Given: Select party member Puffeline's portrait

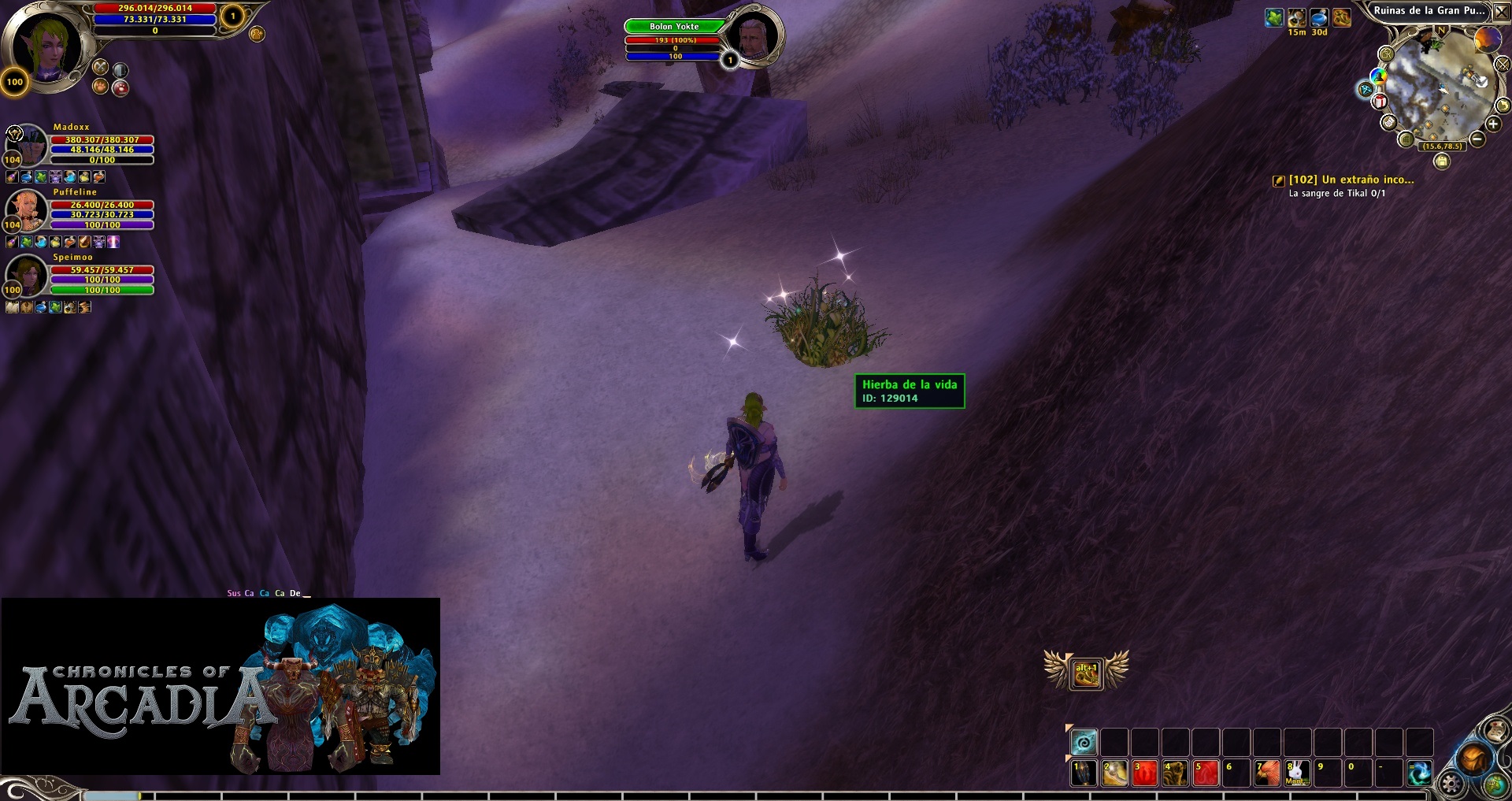Looking at the screenshot, I should pos(28,210).
